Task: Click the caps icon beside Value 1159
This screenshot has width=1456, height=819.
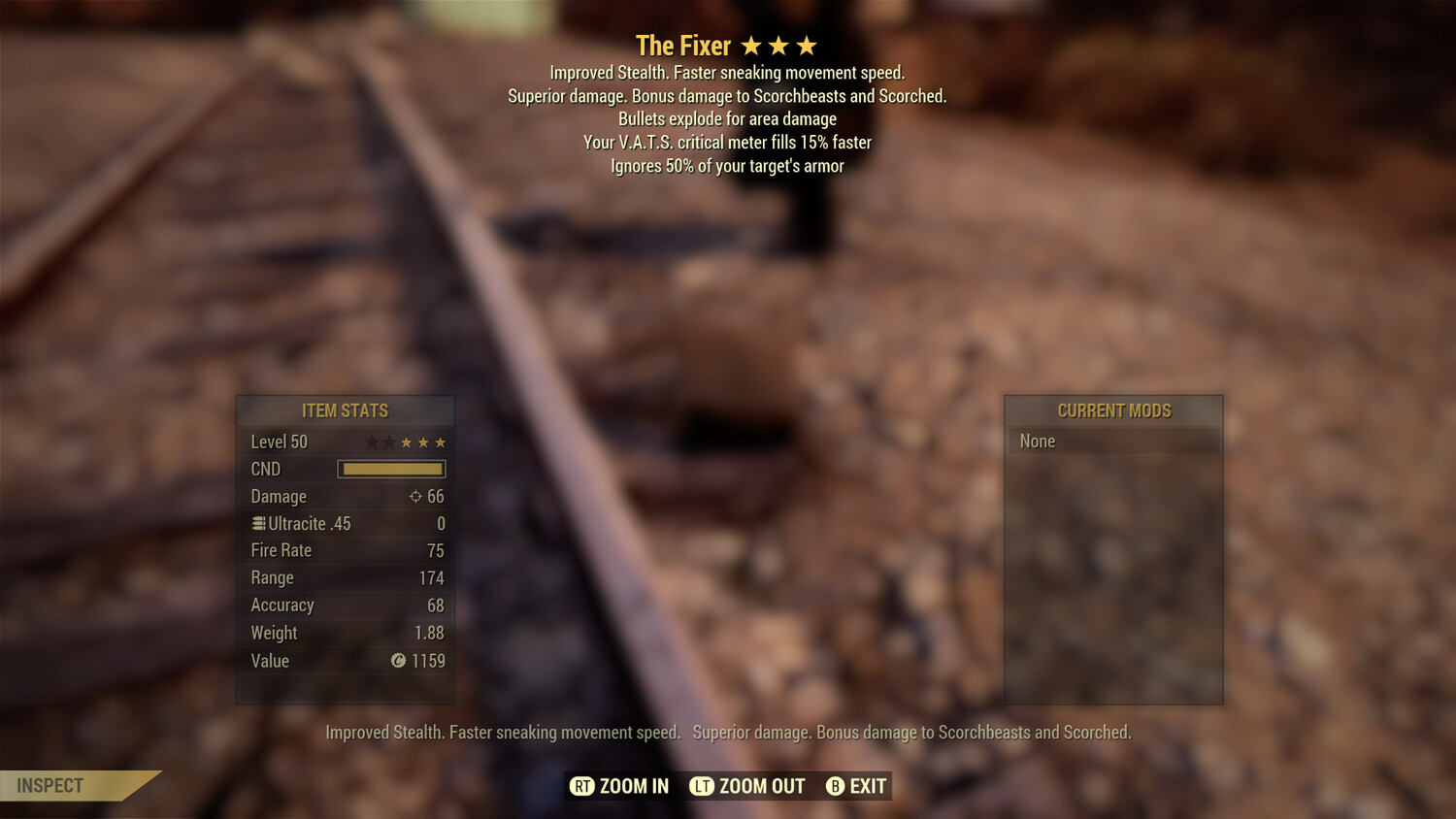Action: [396, 661]
